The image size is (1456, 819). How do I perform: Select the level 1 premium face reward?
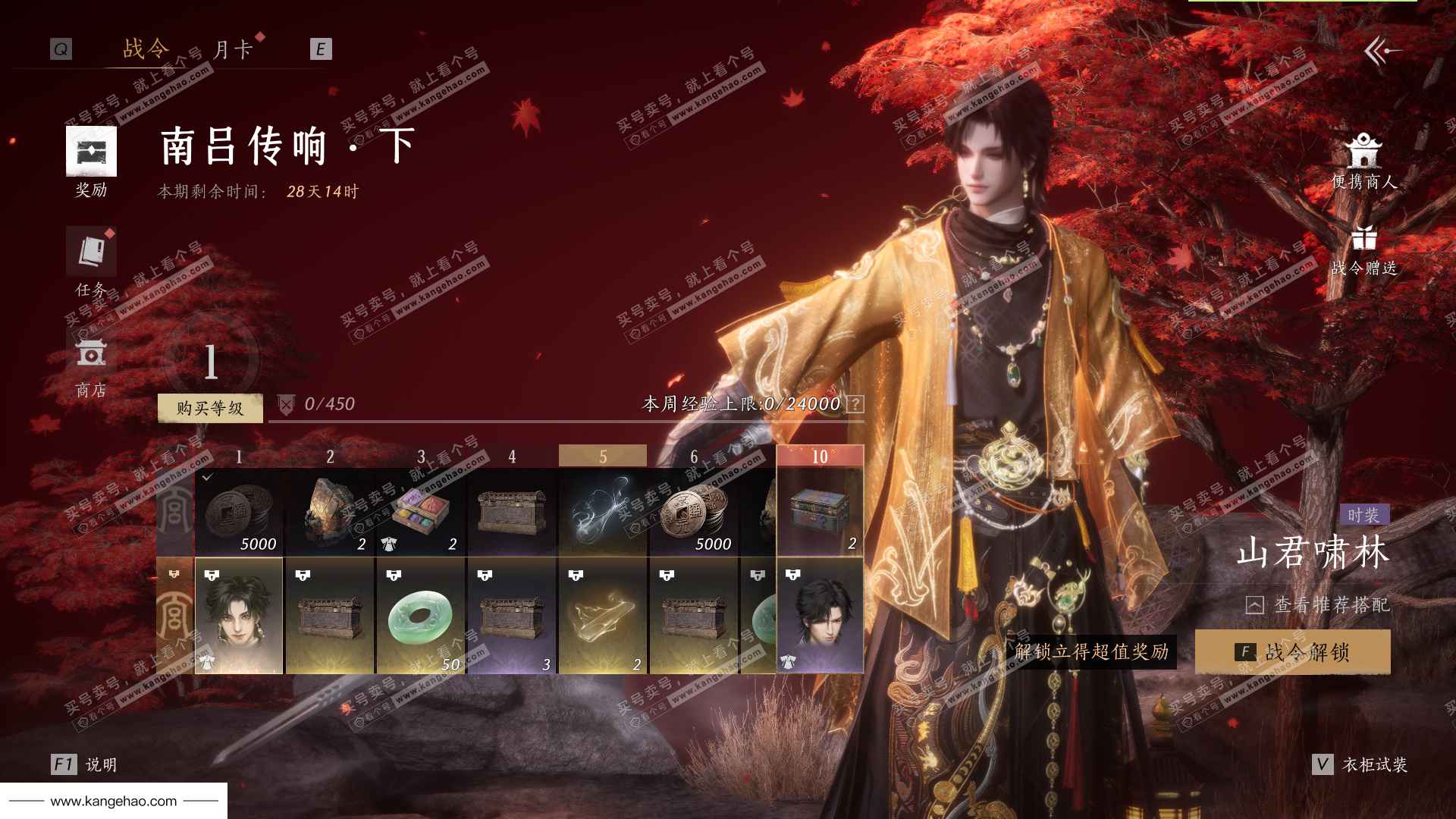[x=239, y=616]
